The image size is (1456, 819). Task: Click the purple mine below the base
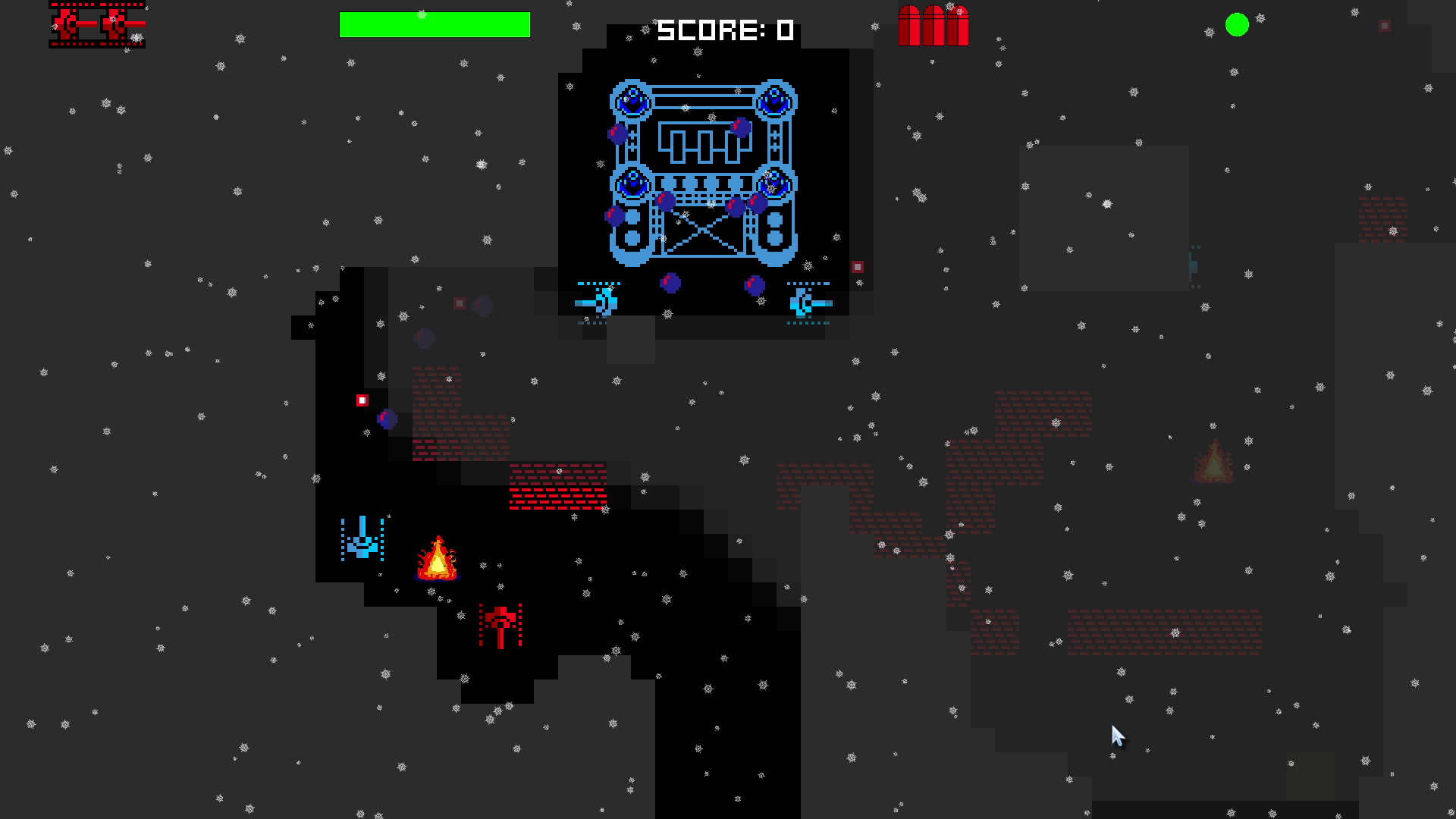(671, 284)
